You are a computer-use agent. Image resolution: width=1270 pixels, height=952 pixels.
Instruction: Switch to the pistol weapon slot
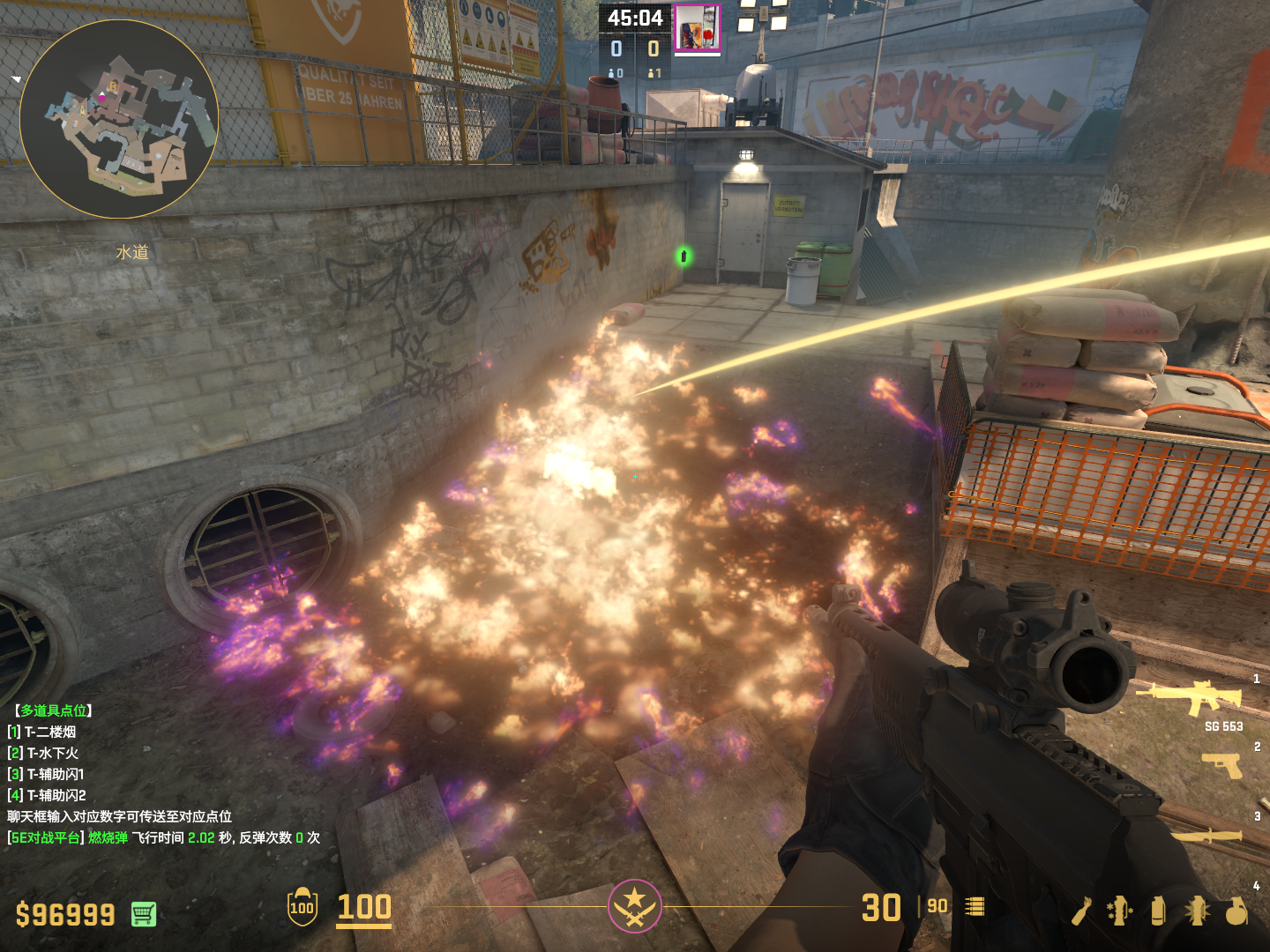click(x=1221, y=765)
